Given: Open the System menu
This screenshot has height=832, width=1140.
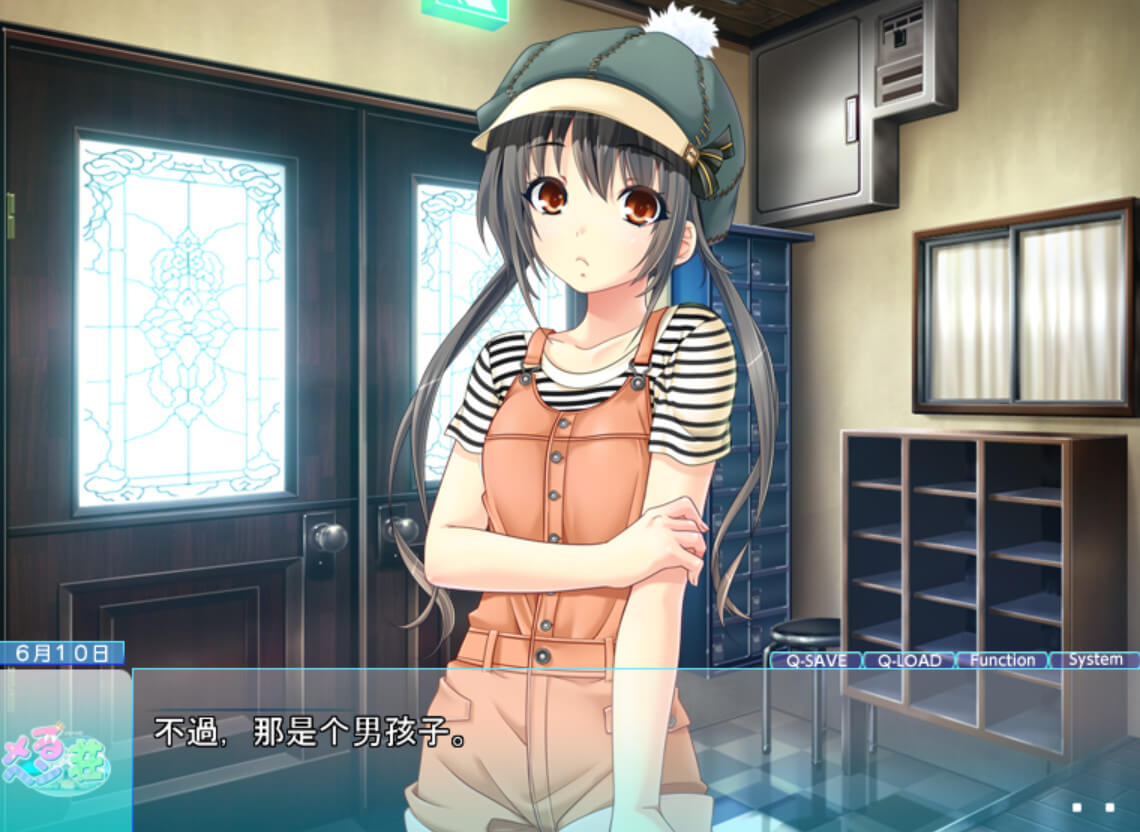Looking at the screenshot, I should pos(1095,660).
